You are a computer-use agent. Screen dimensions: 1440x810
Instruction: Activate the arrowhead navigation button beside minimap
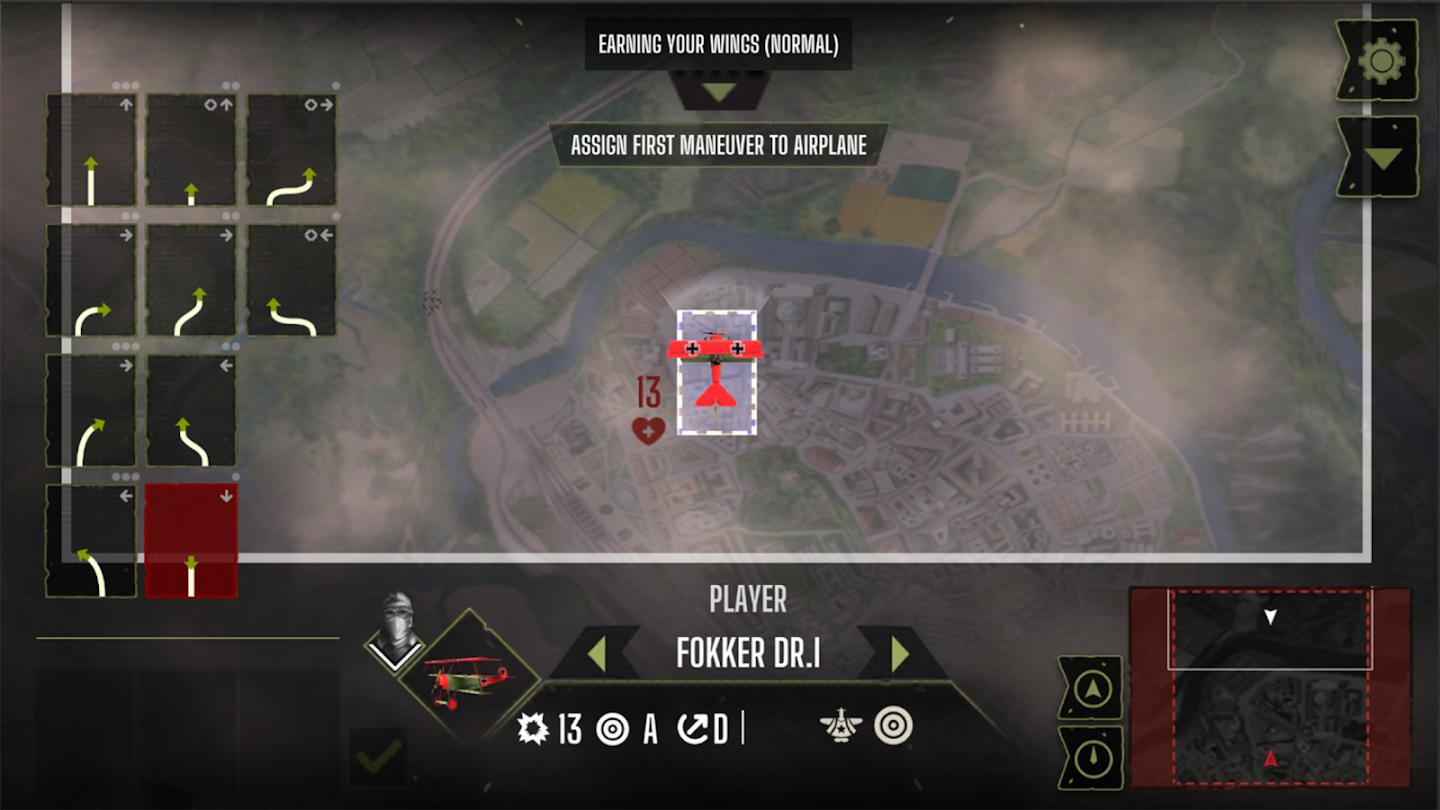[1091, 689]
